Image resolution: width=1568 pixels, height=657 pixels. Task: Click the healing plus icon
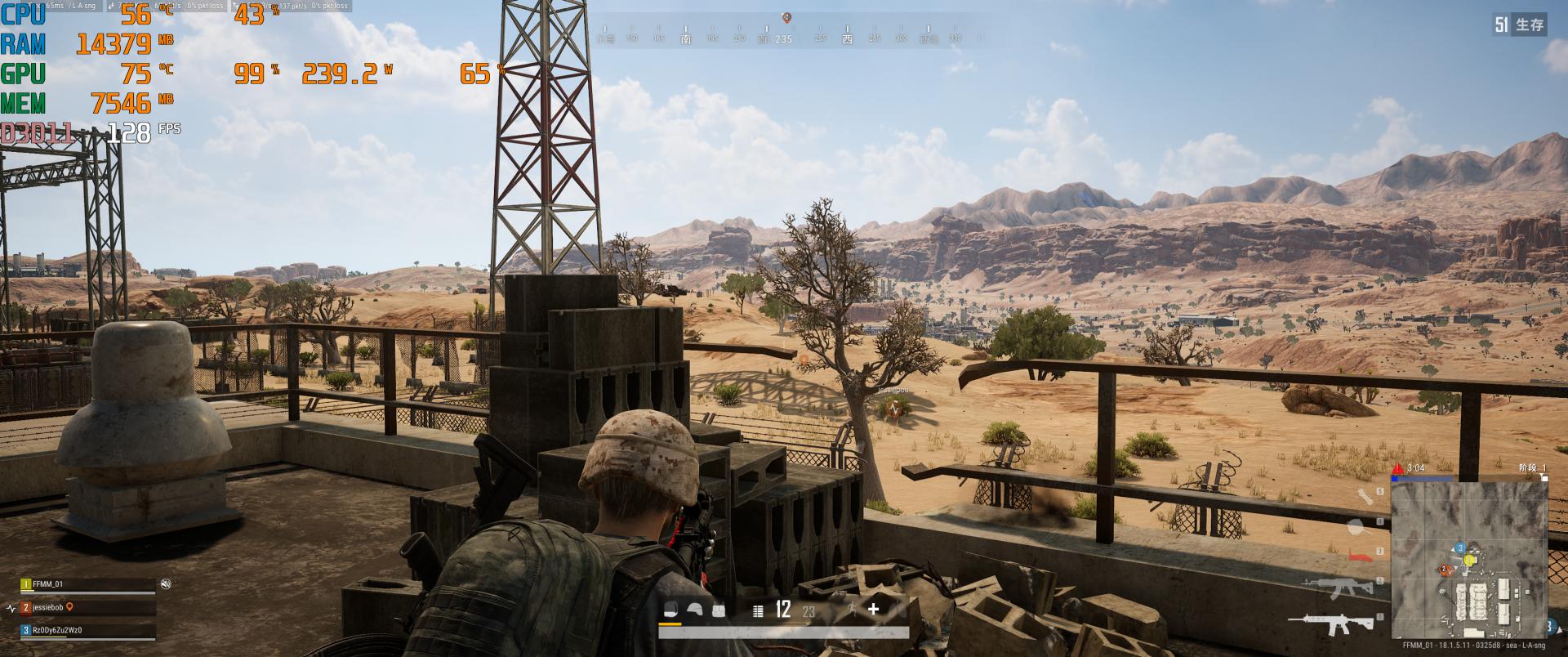click(x=874, y=609)
